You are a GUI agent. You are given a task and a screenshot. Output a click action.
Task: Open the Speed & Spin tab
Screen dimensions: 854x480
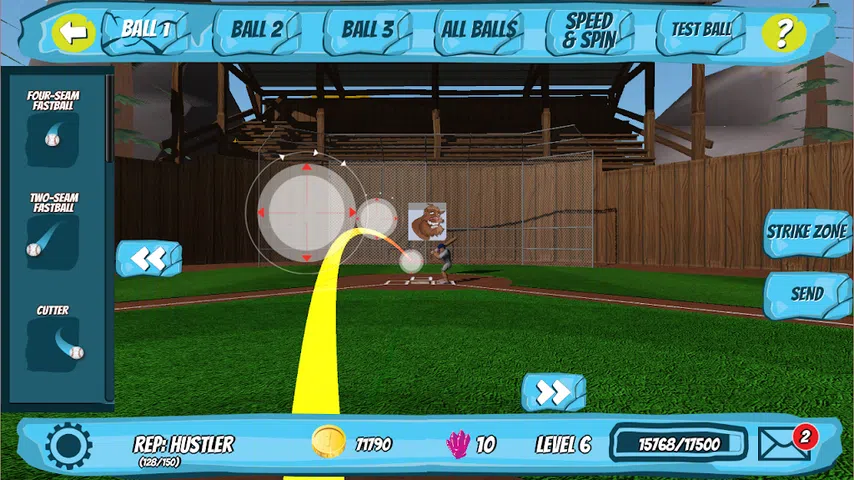(589, 31)
